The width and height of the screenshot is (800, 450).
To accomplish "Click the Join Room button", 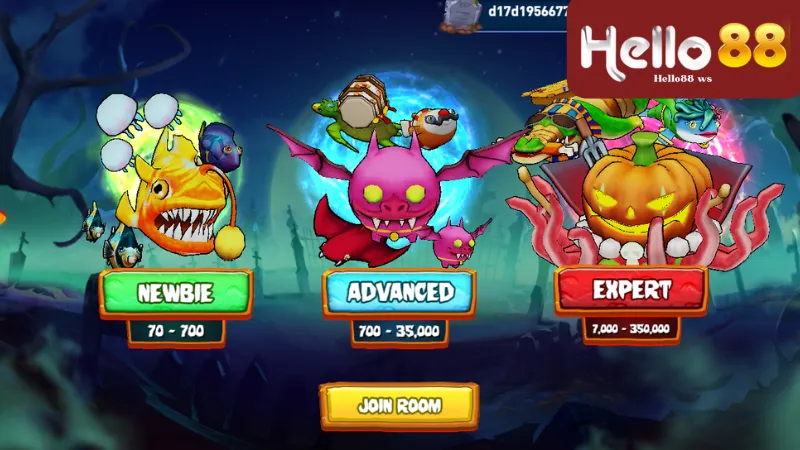I will coord(399,405).
